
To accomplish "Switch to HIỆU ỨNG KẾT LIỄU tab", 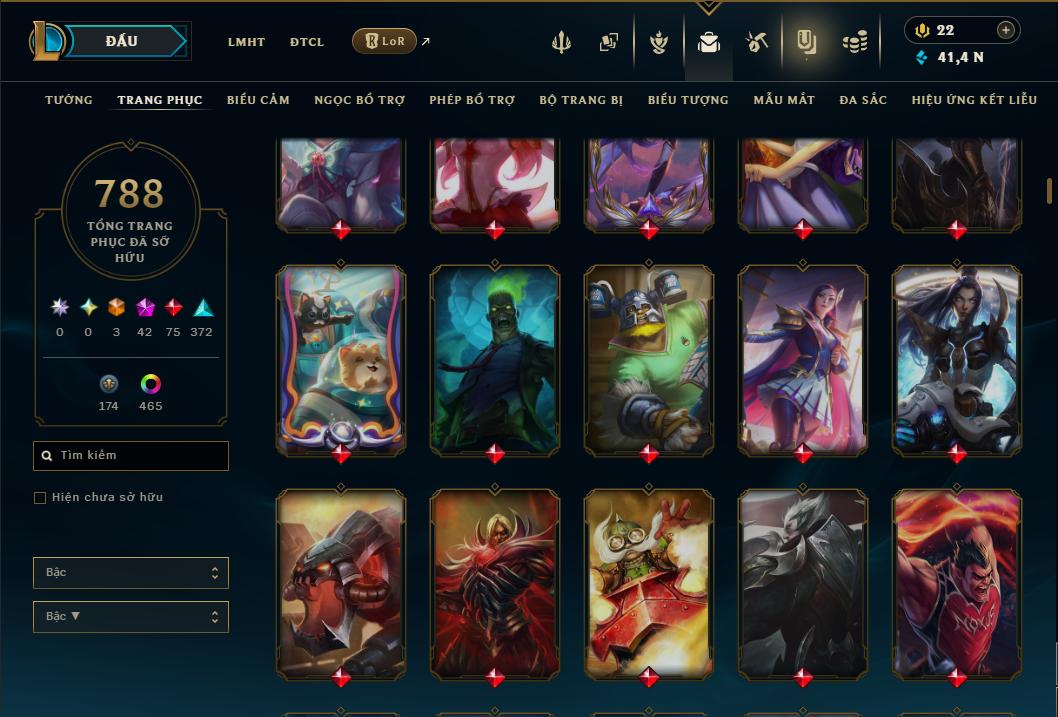I will [975, 100].
